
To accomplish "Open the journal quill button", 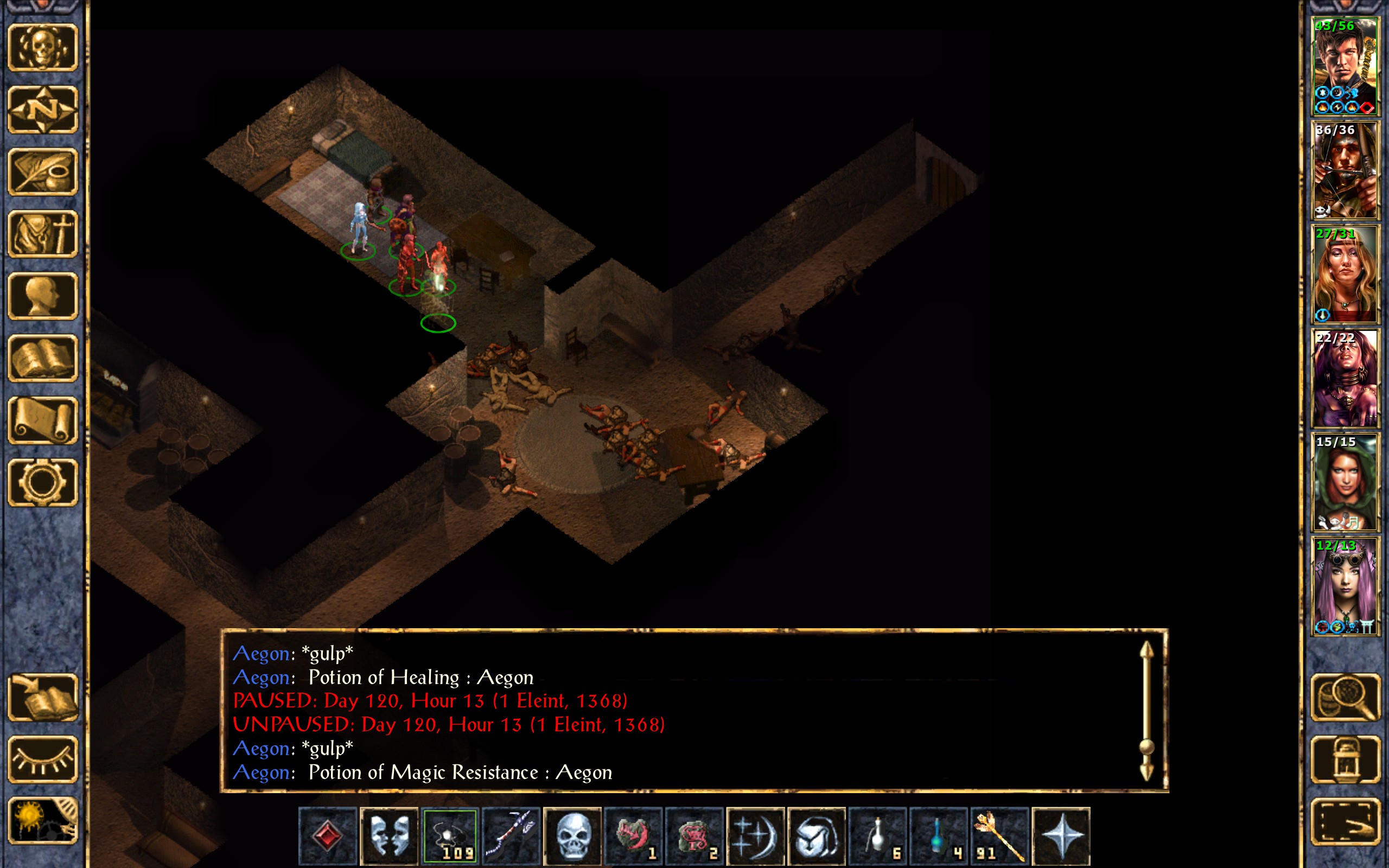I will click(43, 171).
